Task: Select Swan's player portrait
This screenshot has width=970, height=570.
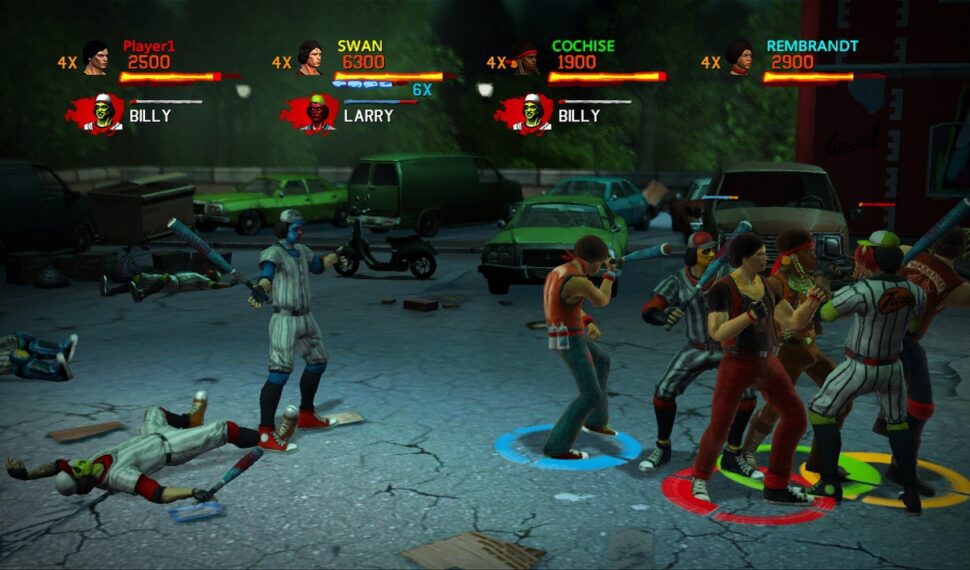Action: (310, 58)
